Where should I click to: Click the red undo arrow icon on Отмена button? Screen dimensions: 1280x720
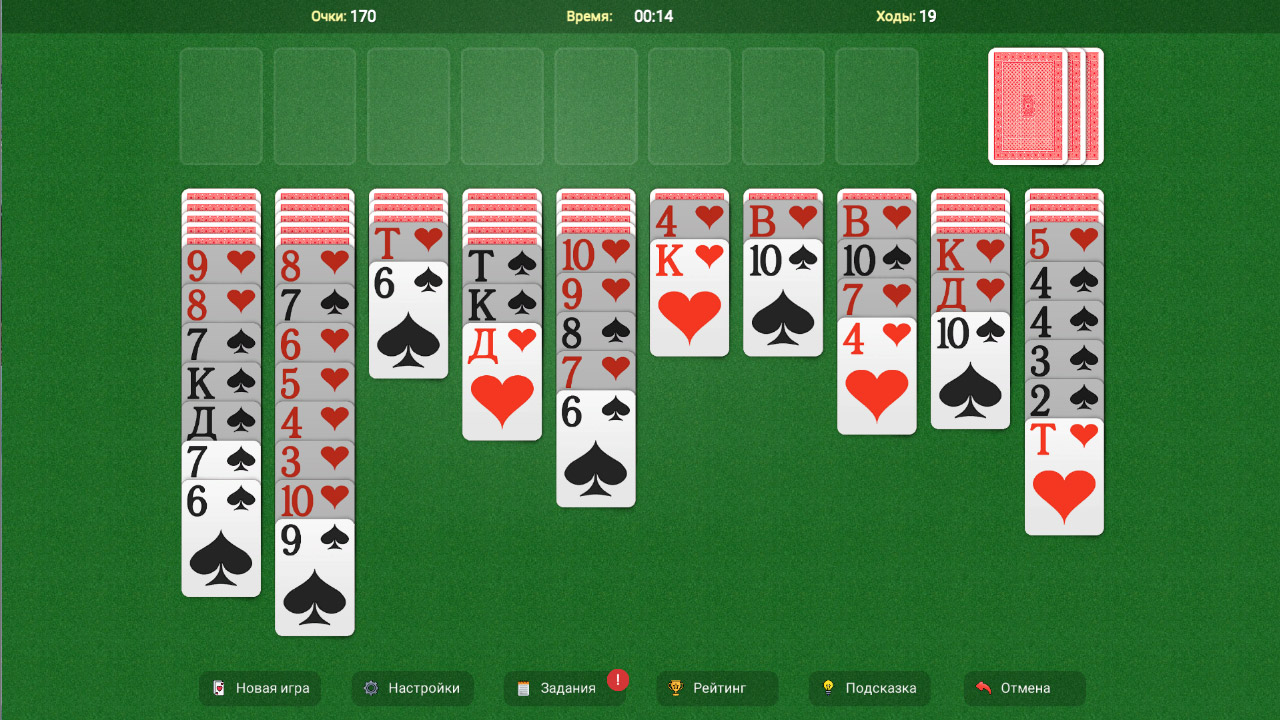coord(985,688)
